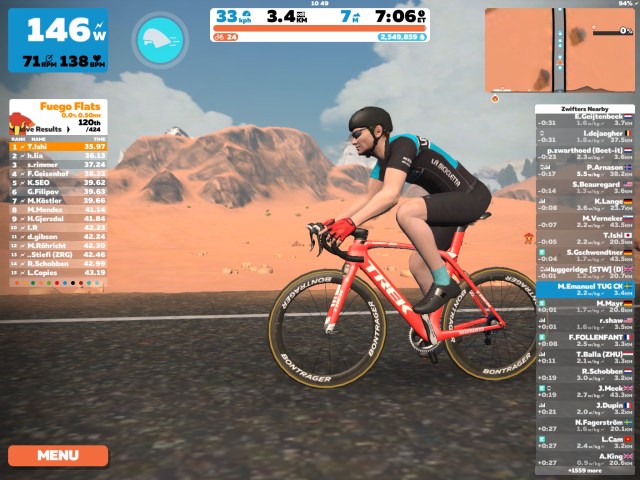The height and width of the screenshot is (480, 640).
Task: Click the +1559 more riders label
Action: (x=585, y=470)
